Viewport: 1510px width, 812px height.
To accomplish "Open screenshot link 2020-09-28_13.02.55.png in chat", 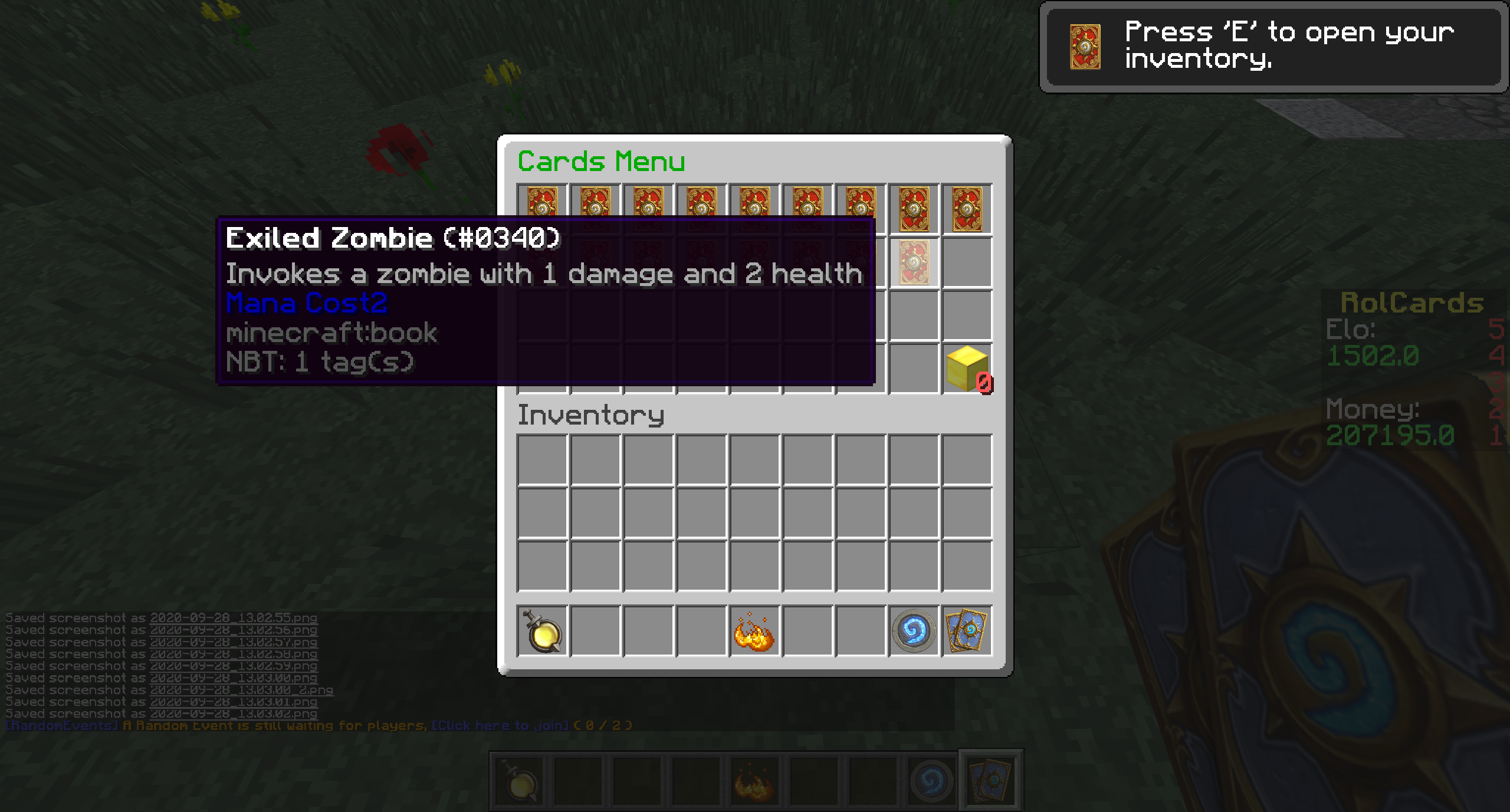I will 234,618.
